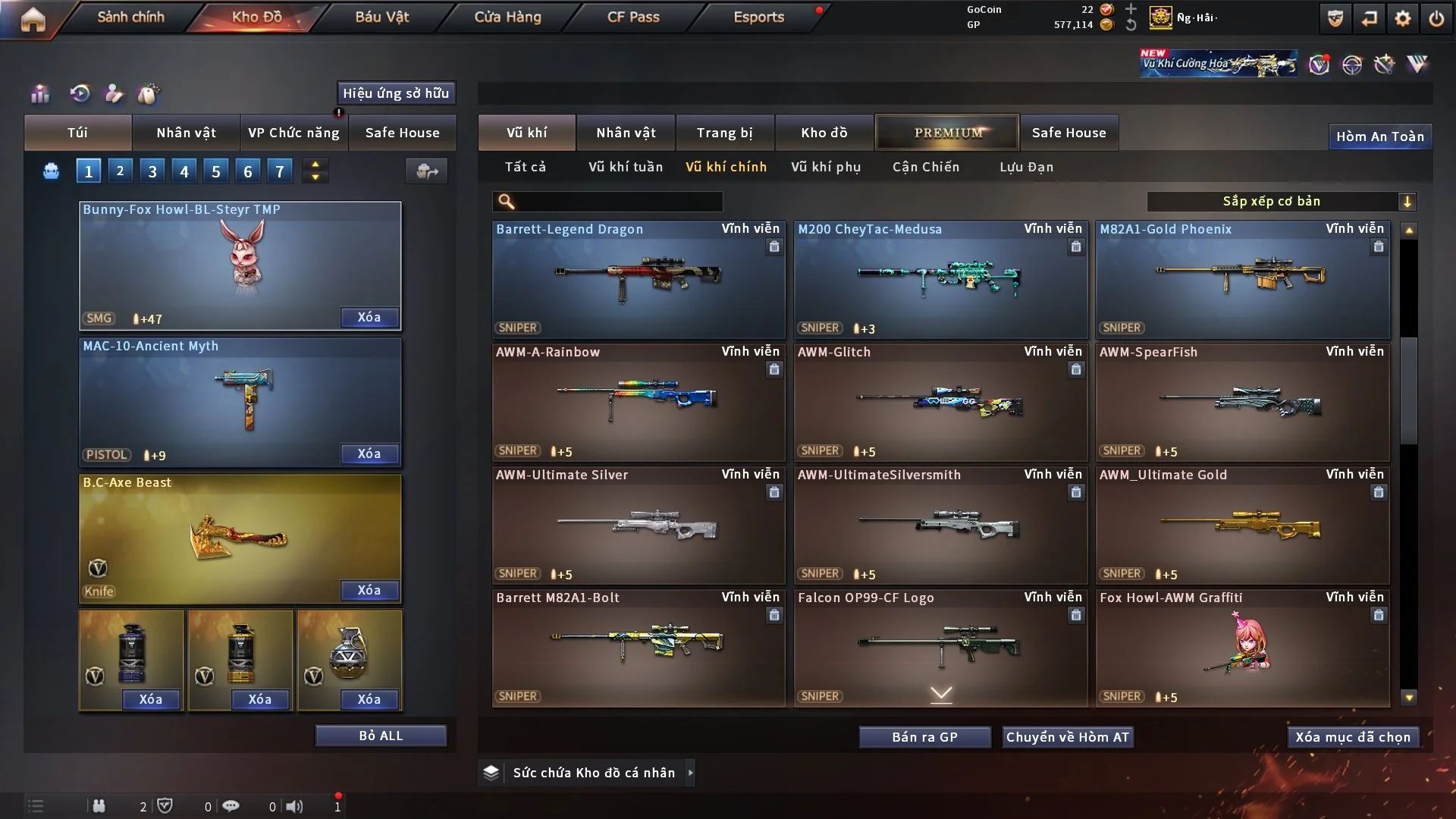Image resolution: width=1456 pixels, height=819 pixels.
Task: Select the AWM-A-Rainbow sniper card
Action: coord(639,402)
